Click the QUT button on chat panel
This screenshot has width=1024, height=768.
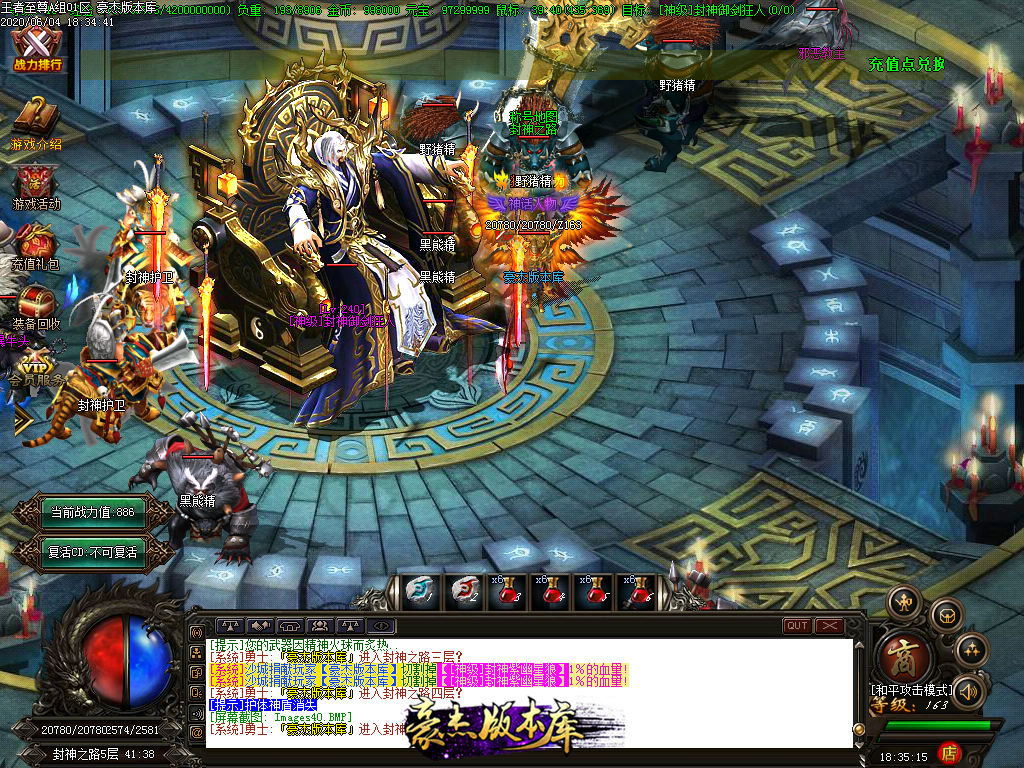797,626
